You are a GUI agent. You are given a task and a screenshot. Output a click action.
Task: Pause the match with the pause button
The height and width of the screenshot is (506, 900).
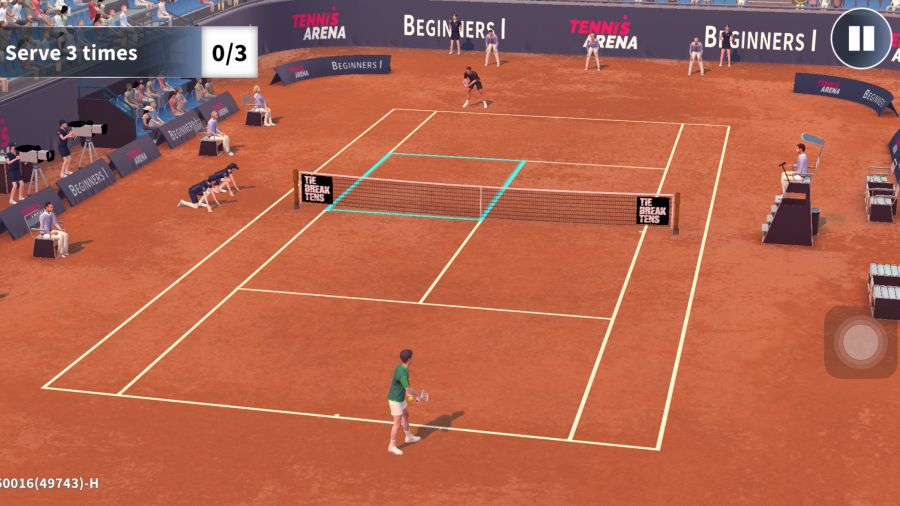point(861,39)
